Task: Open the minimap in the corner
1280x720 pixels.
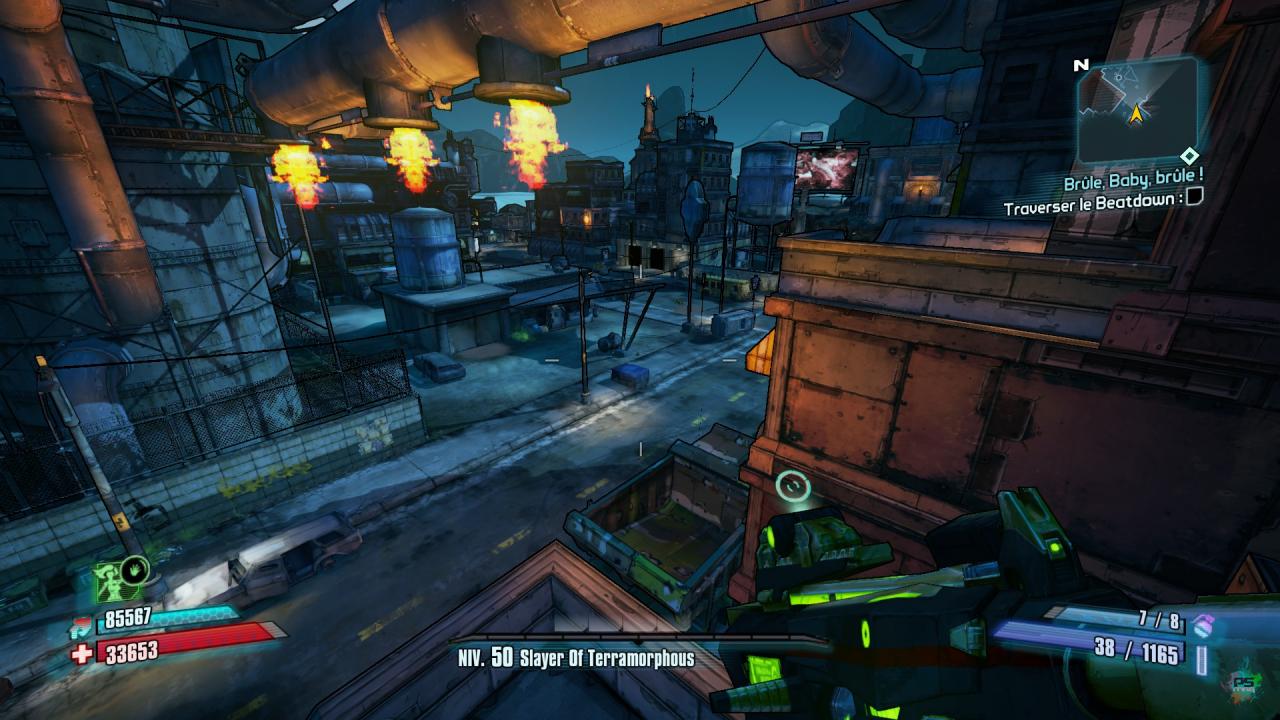Action: [x=1138, y=108]
